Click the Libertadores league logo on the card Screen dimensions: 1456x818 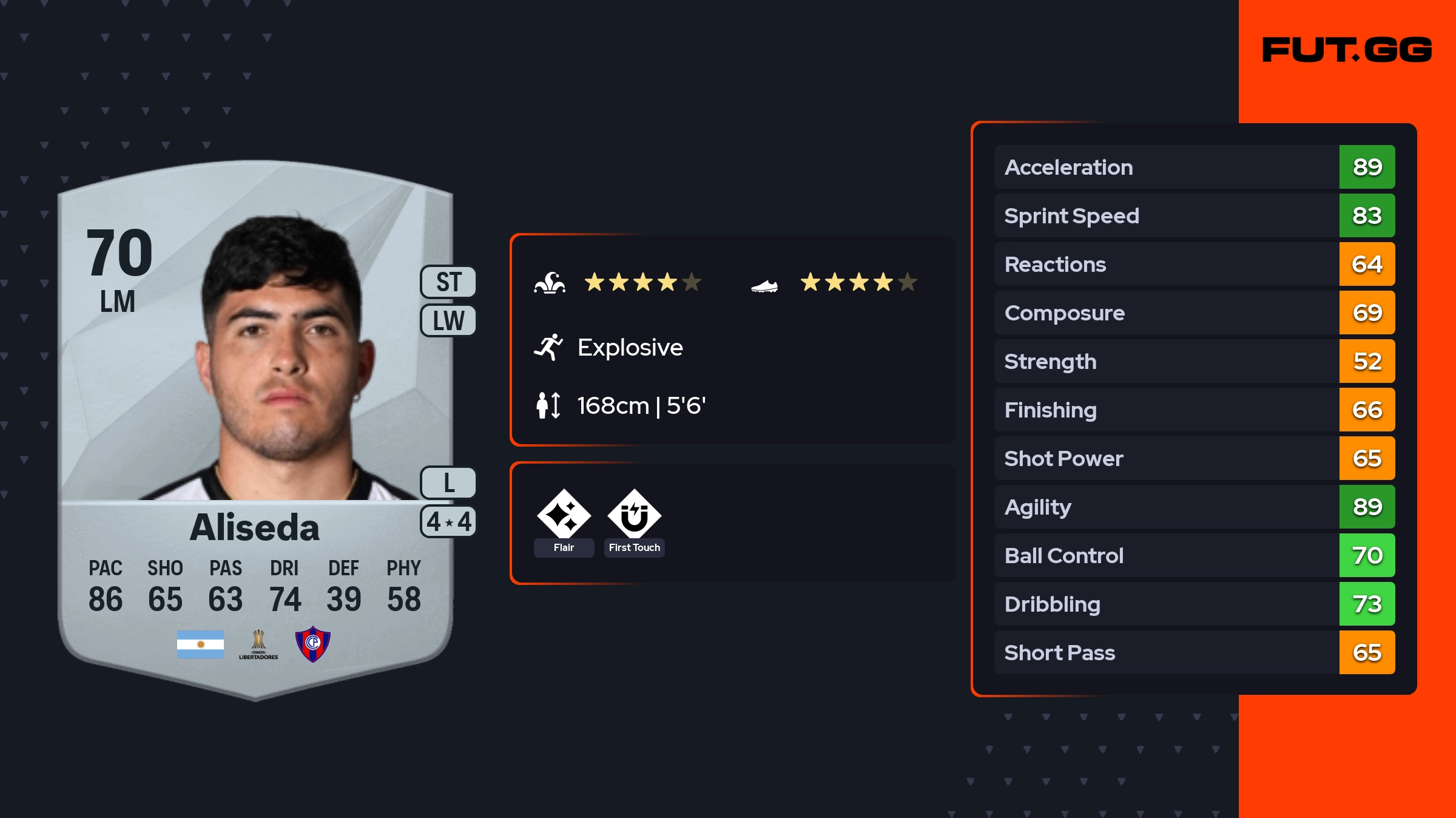(x=258, y=644)
